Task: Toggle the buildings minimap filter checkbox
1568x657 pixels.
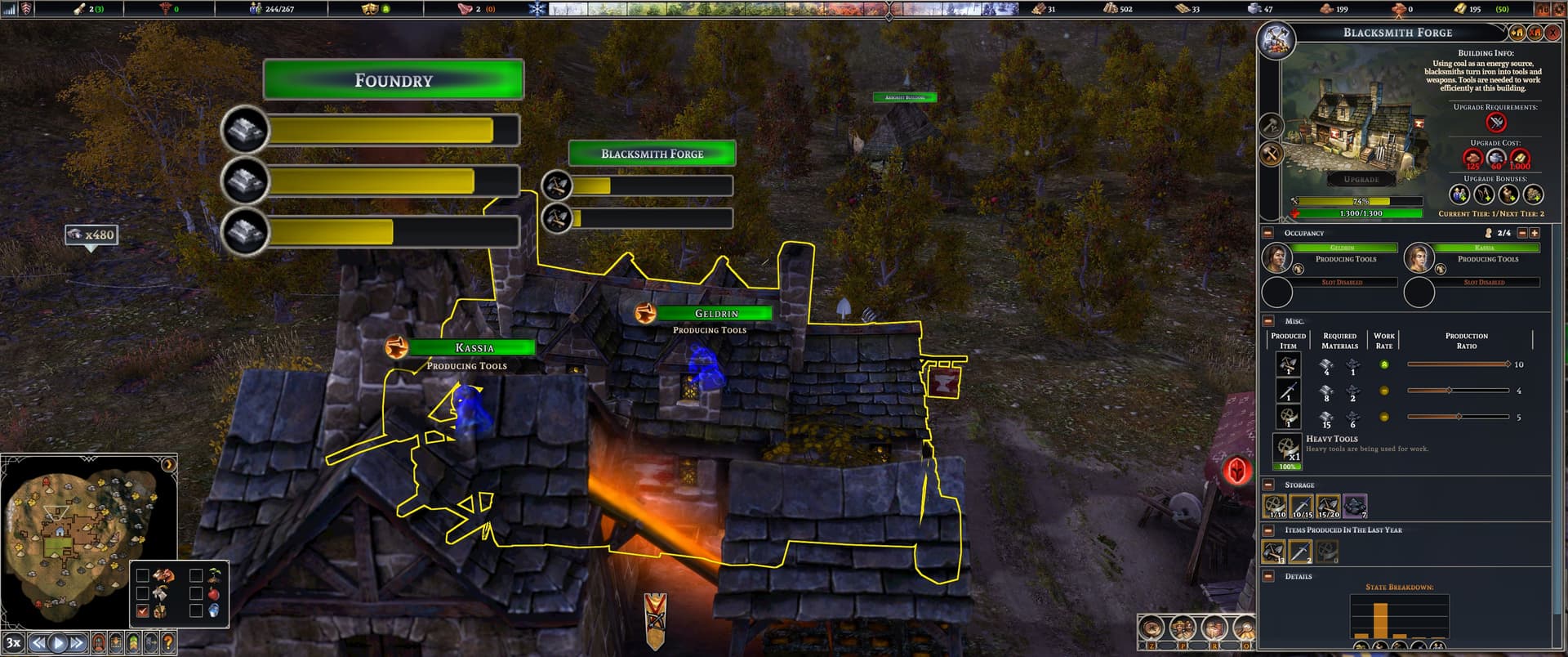Action: point(143,611)
